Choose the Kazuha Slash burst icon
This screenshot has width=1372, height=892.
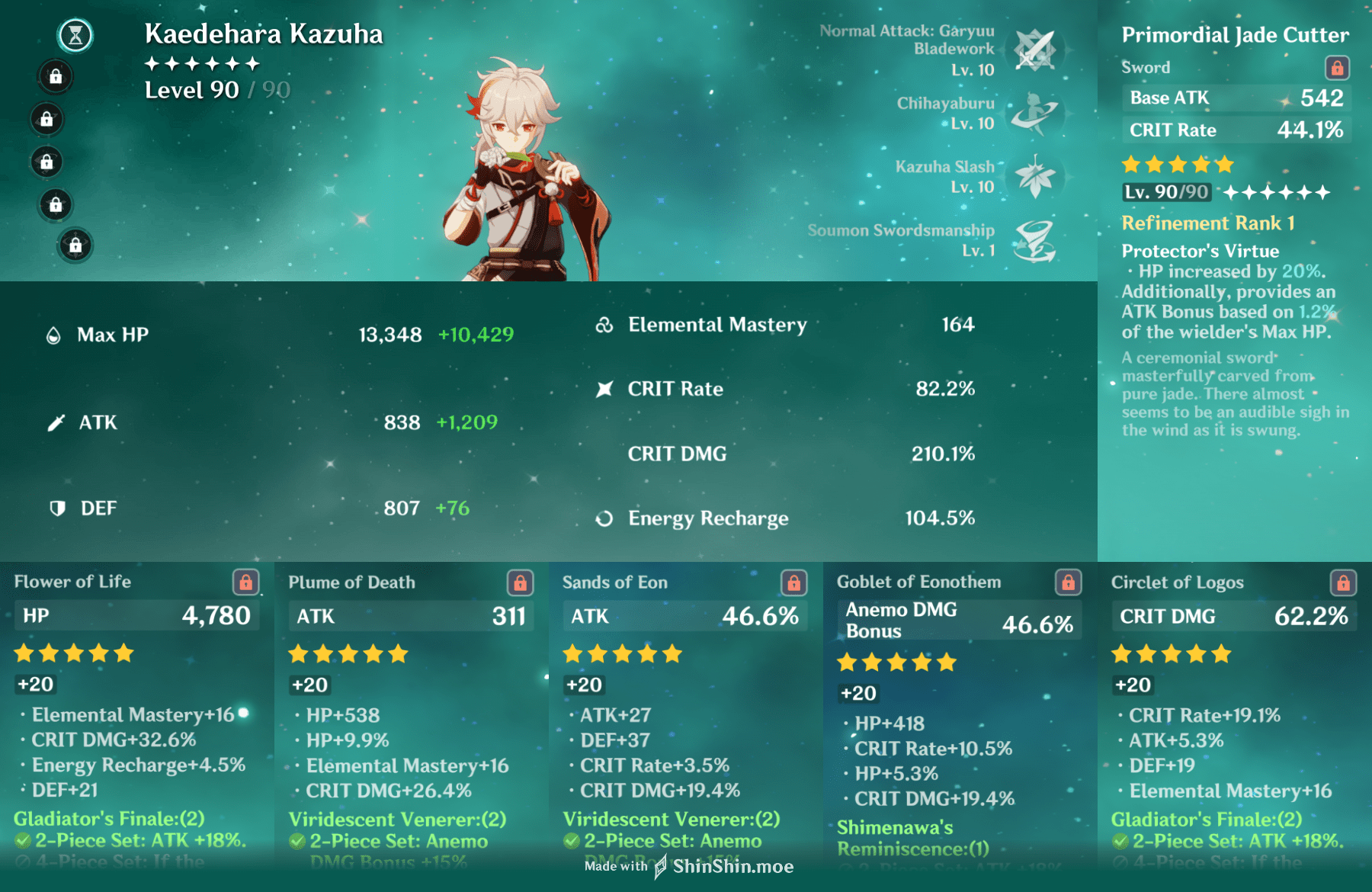pyautogui.click(x=1034, y=176)
